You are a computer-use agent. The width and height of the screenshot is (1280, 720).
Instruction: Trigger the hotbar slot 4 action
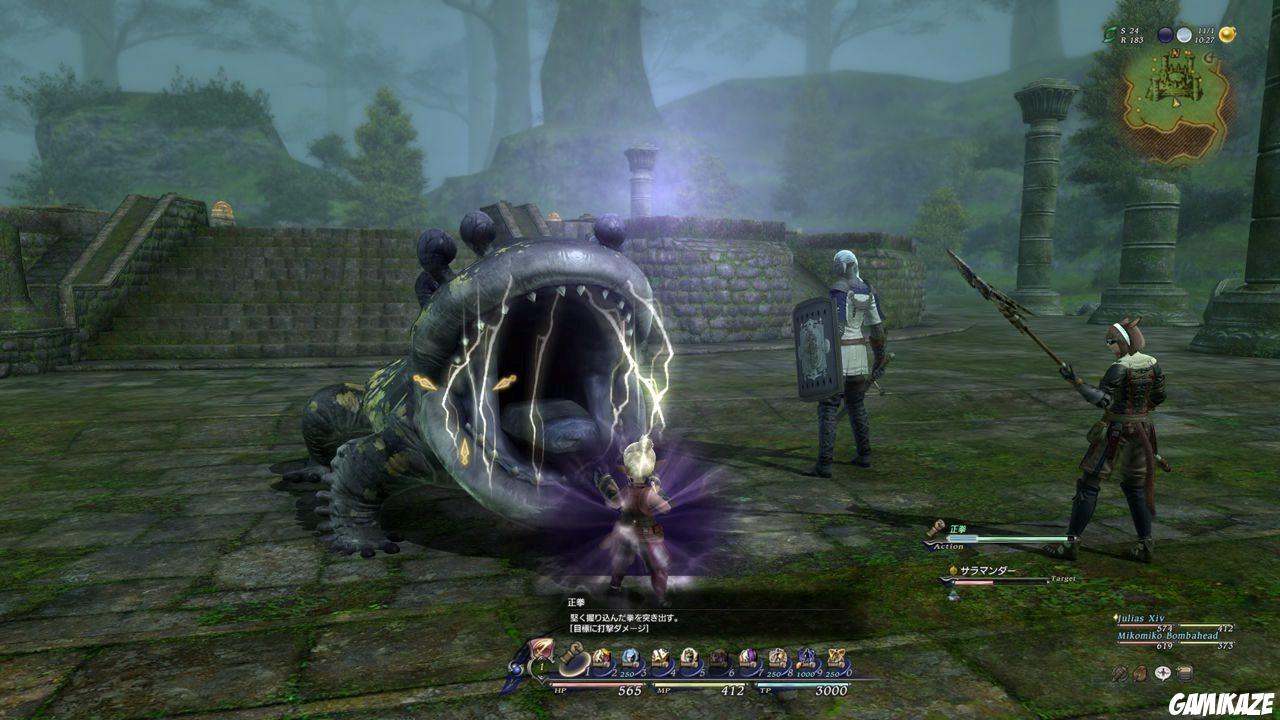tap(660, 656)
